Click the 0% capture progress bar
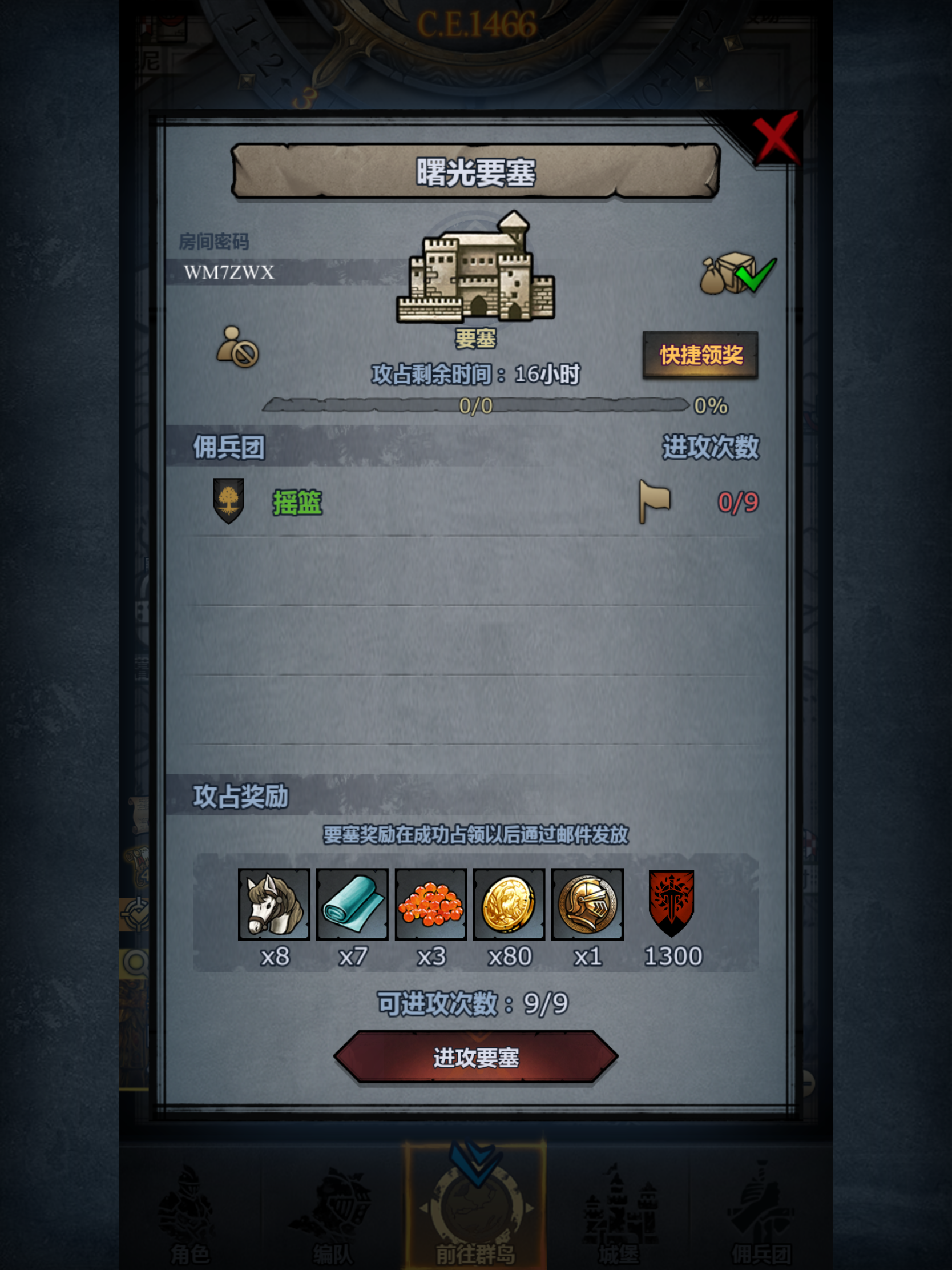952x1270 pixels. pos(477,405)
